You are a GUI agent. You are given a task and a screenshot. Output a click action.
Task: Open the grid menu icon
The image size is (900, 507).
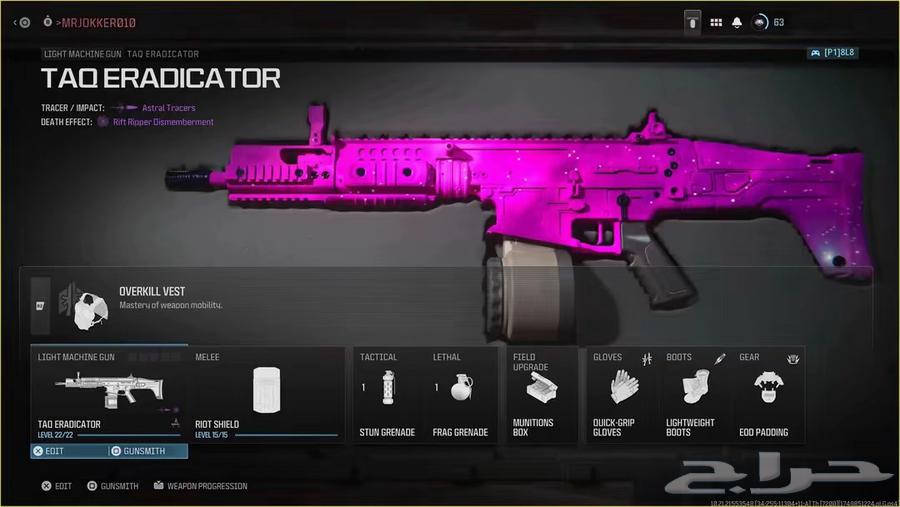click(716, 22)
